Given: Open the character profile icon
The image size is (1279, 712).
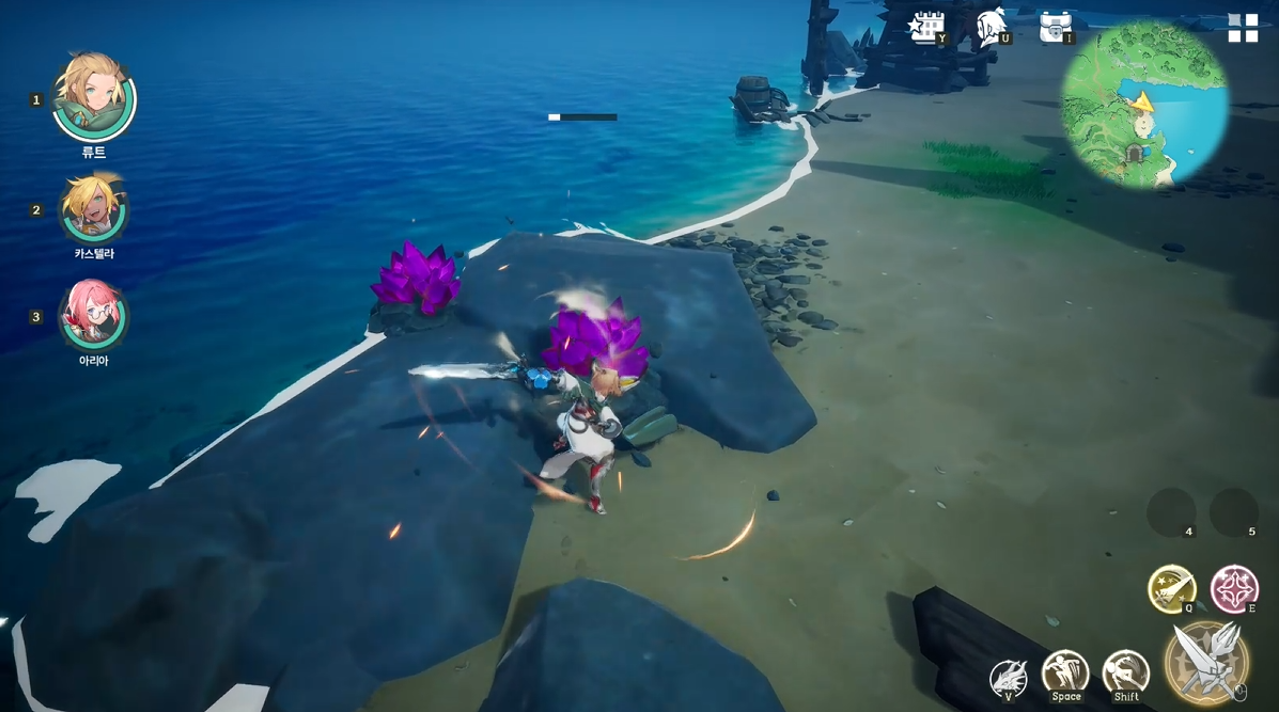Looking at the screenshot, I should (990, 27).
